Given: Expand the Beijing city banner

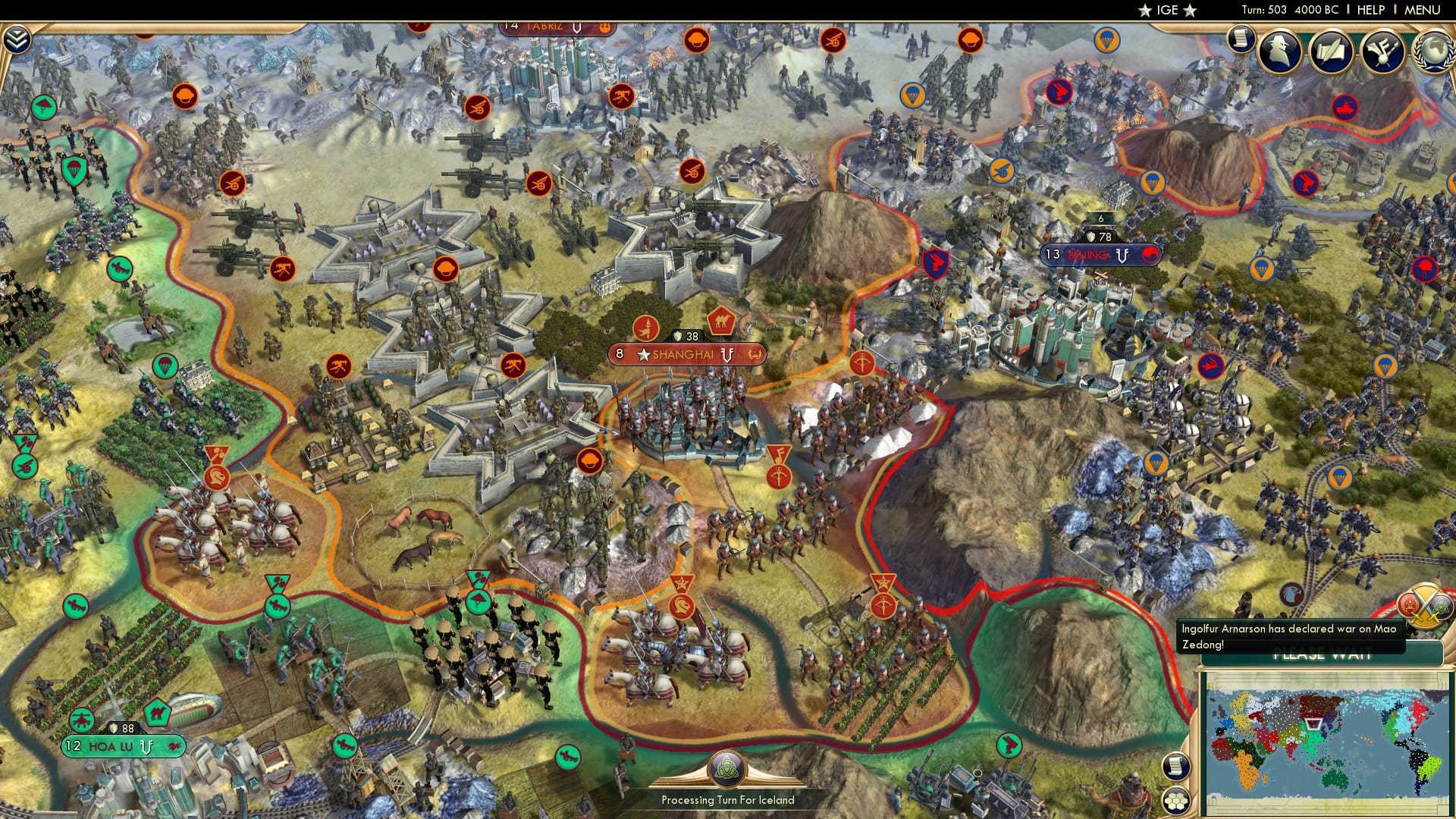Looking at the screenshot, I should click(x=1094, y=256).
